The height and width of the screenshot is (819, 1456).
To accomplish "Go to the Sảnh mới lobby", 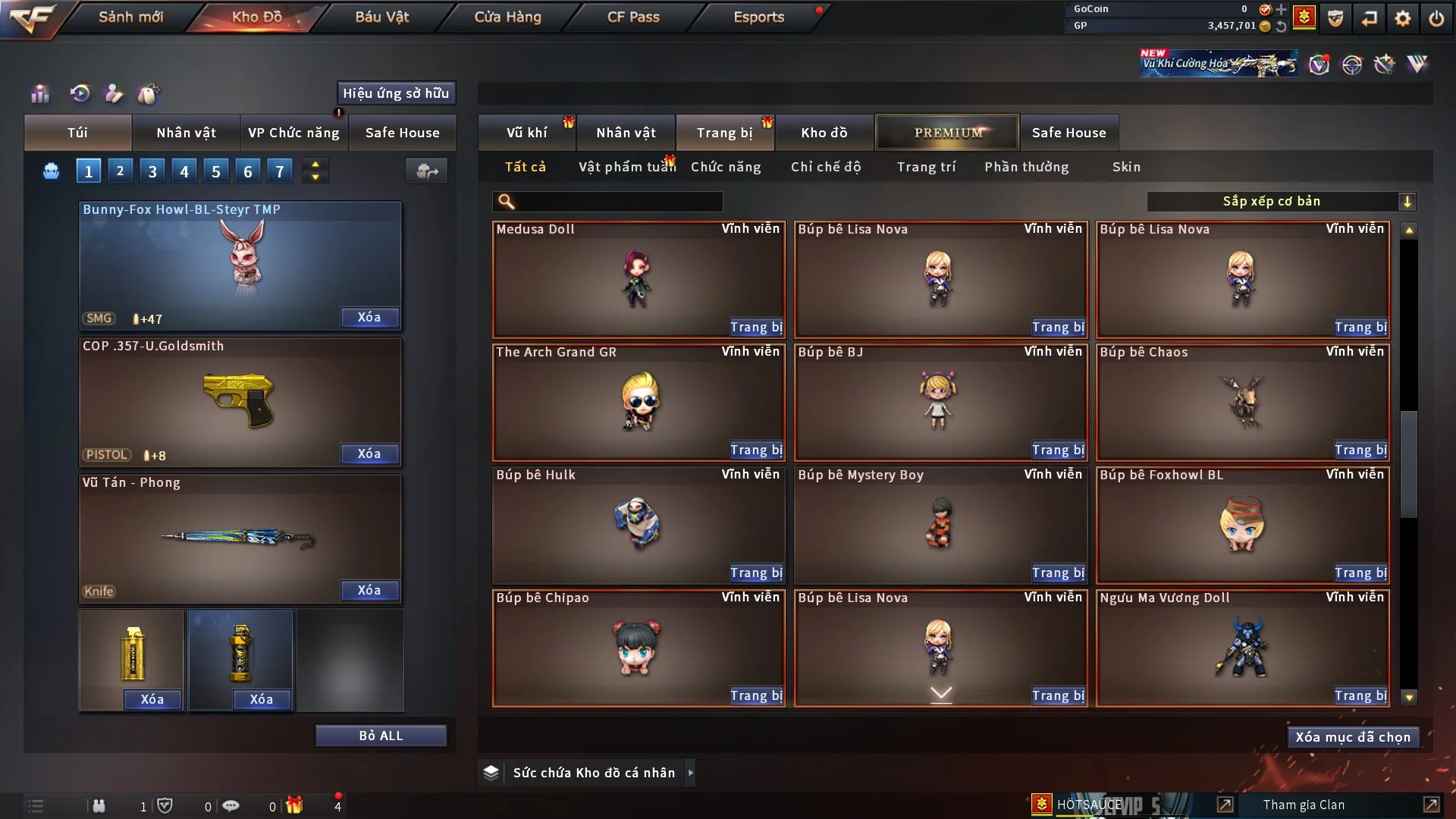I will click(130, 17).
